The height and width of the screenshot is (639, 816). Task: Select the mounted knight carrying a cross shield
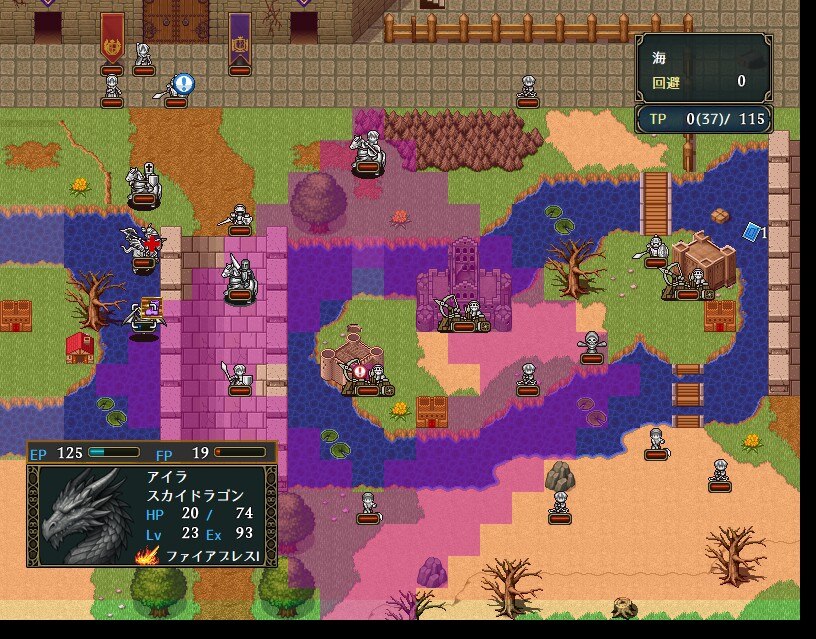tap(143, 184)
